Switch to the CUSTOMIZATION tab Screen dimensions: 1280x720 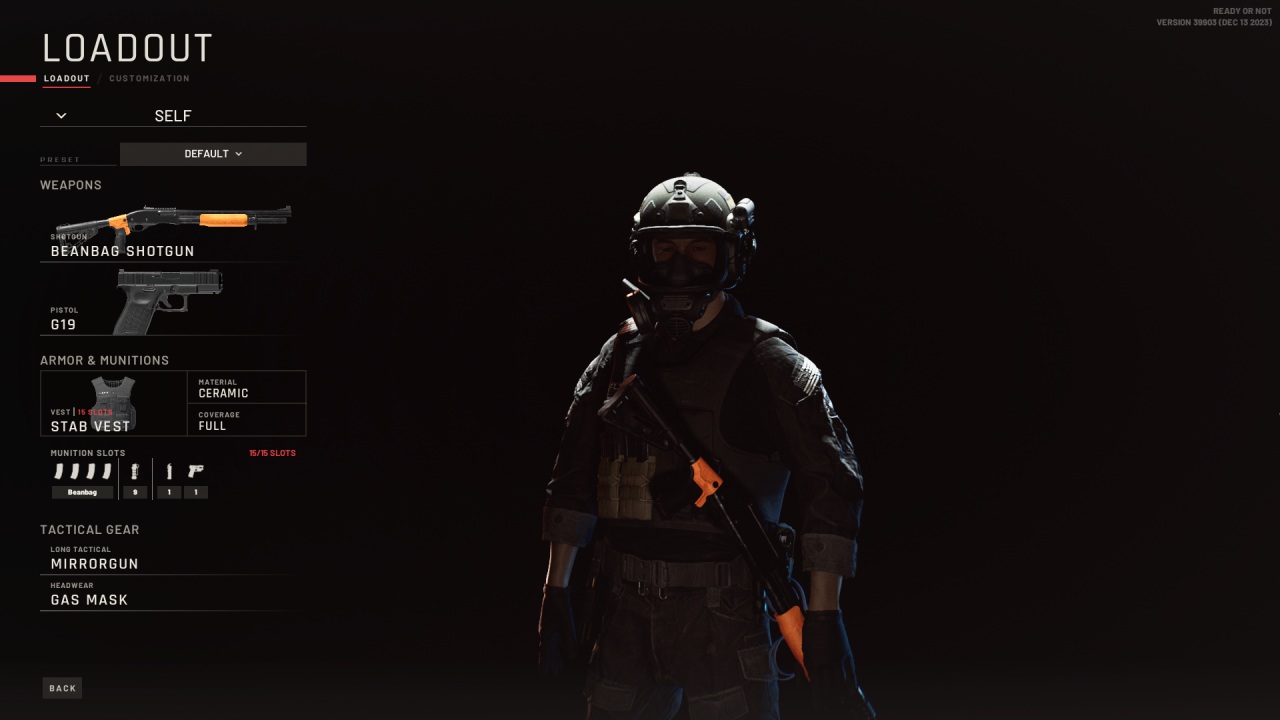coord(150,78)
